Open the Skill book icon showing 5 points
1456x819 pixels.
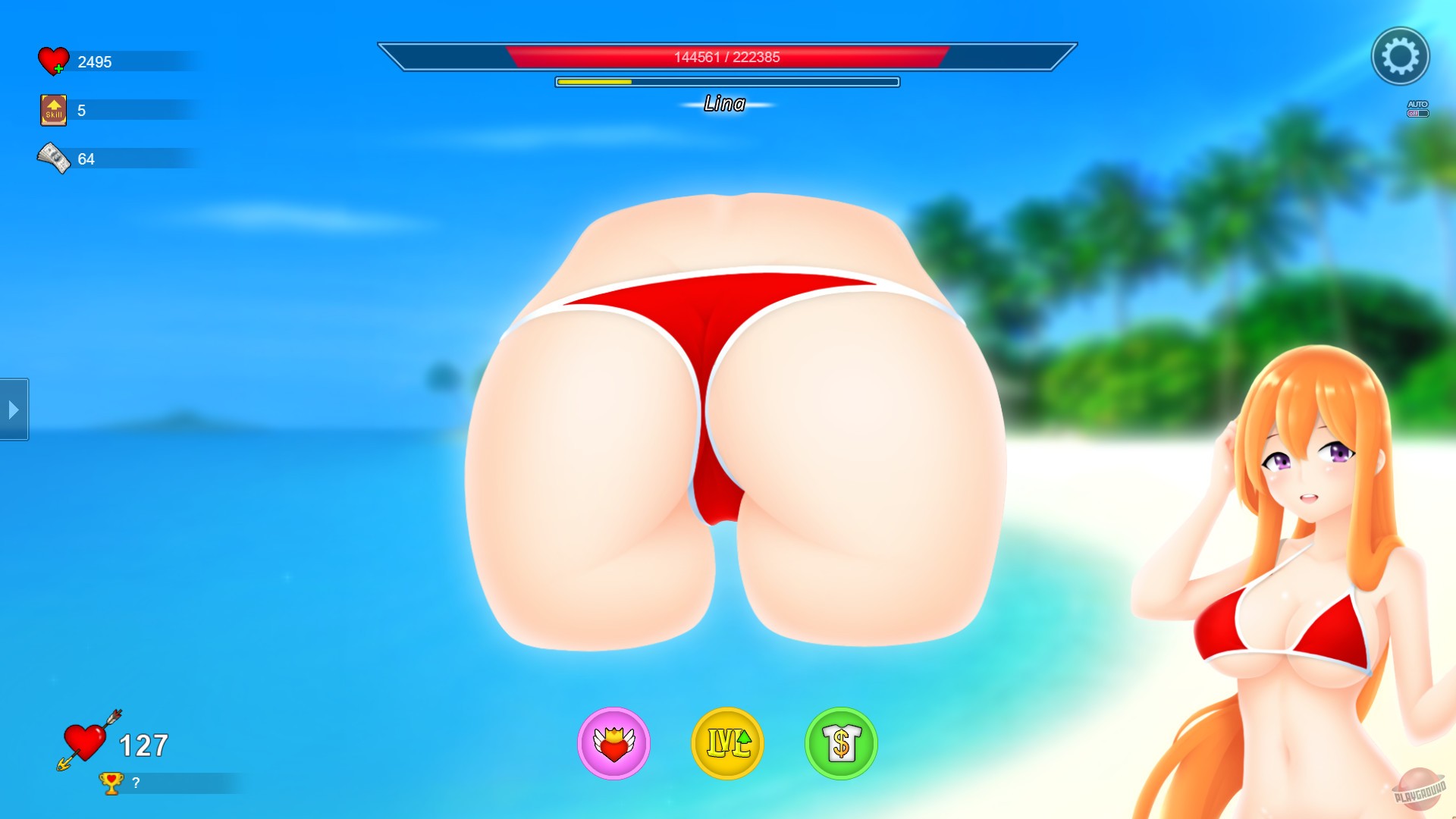tap(52, 109)
